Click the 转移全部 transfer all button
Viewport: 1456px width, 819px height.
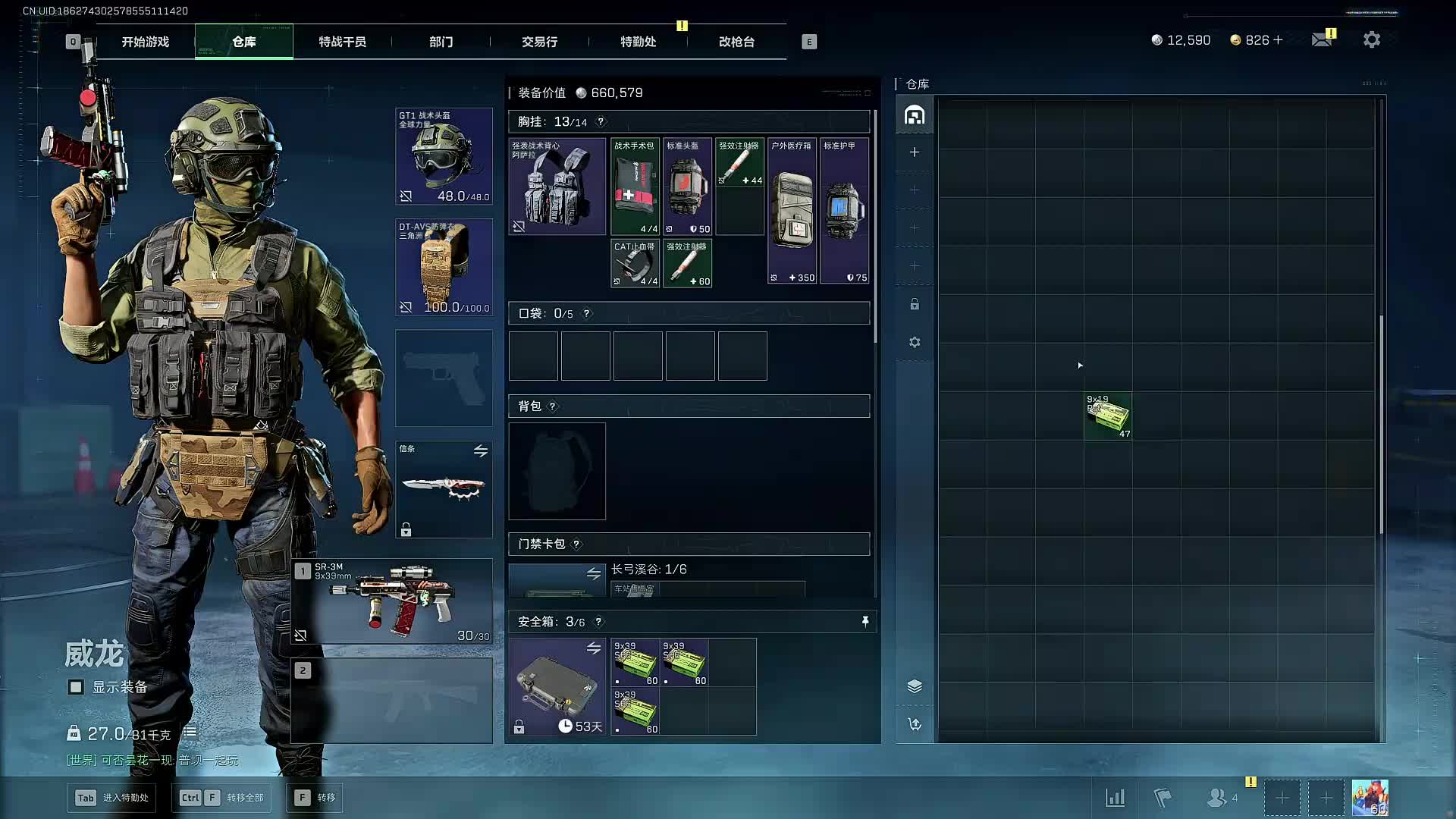pyautogui.click(x=221, y=798)
